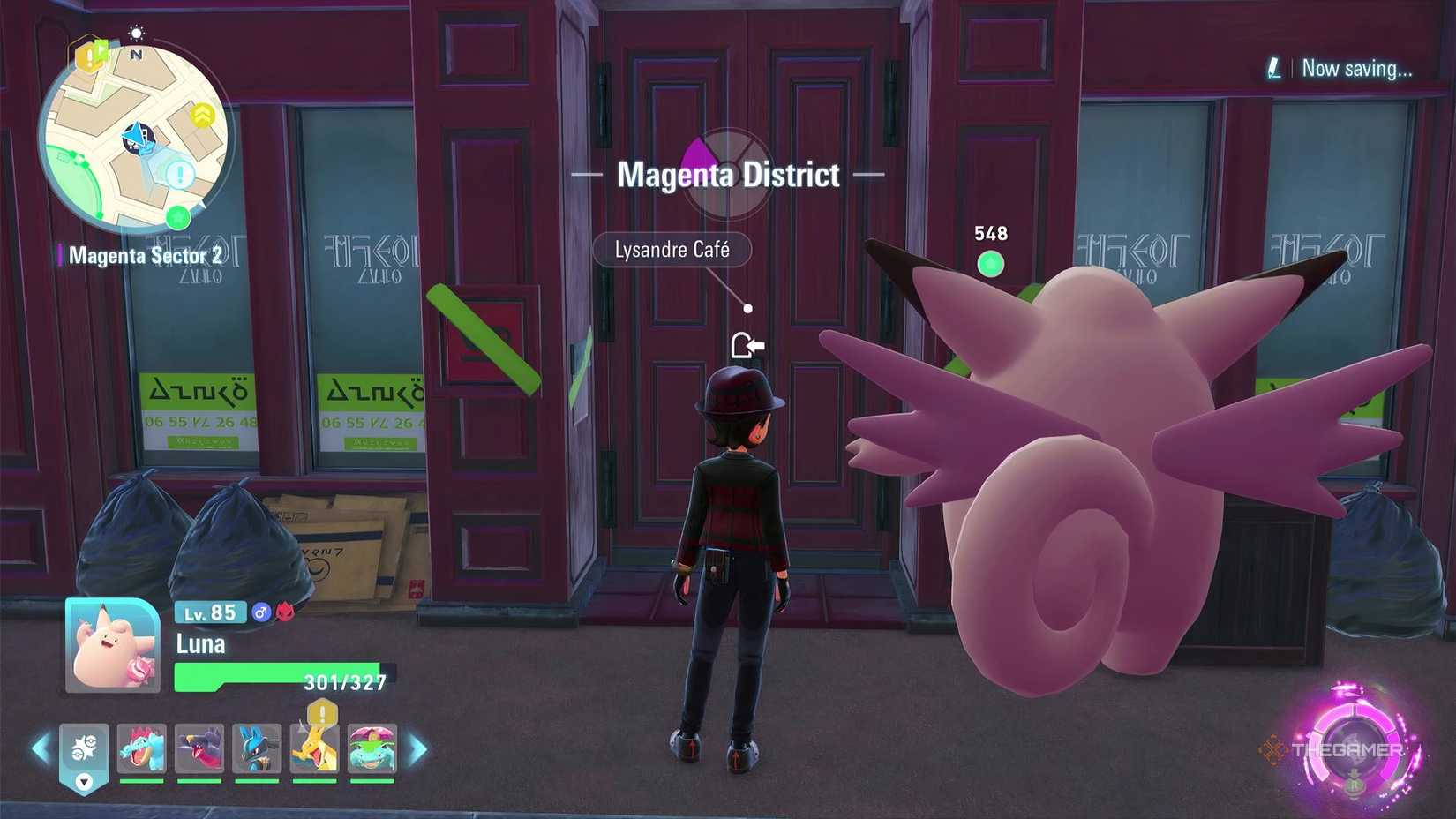Click the left arrow to cycle party
1456x819 pixels.
pos(41,748)
